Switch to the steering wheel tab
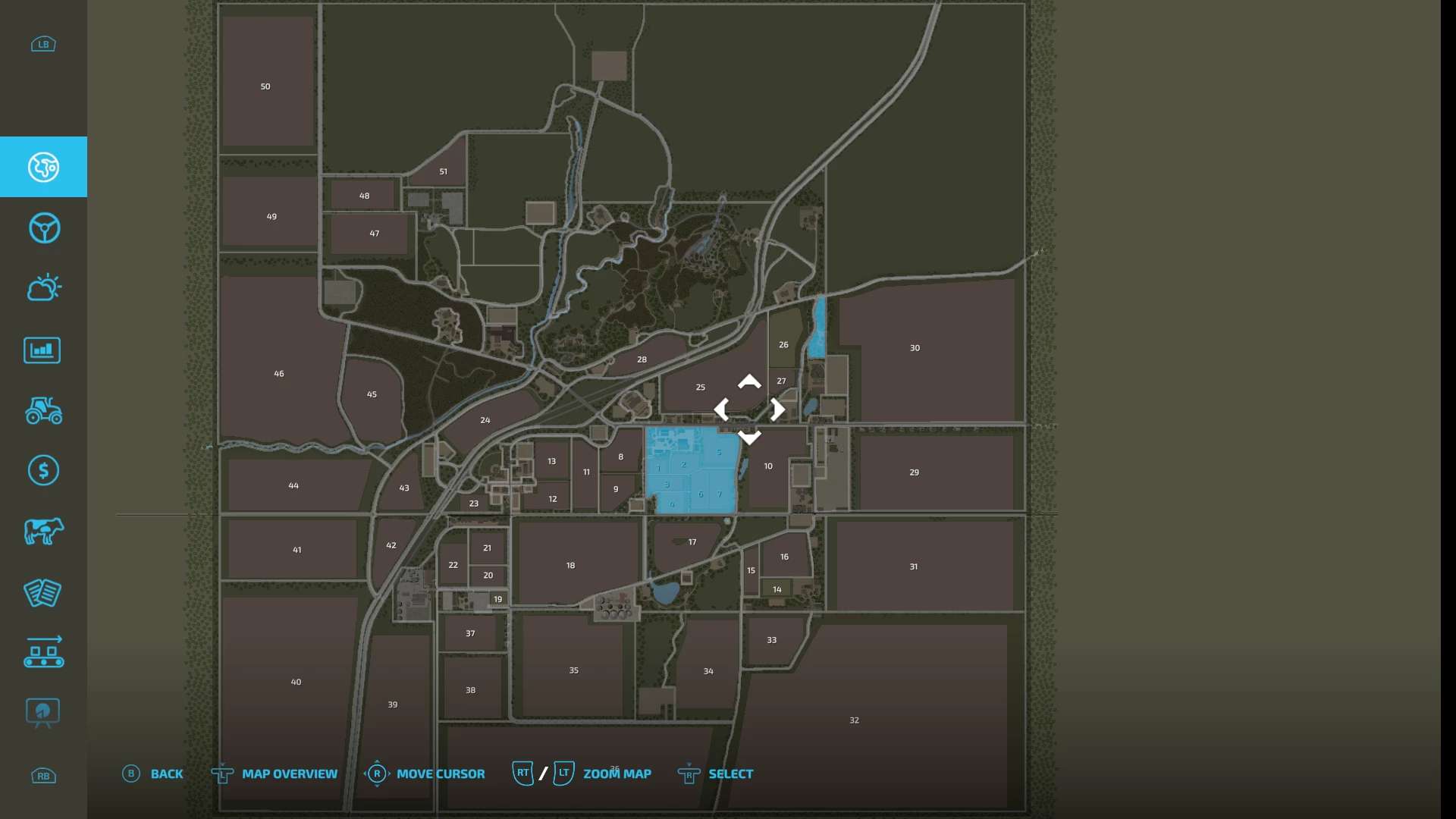The height and width of the screenshot is (819, 1456). (x=43, y=227)
